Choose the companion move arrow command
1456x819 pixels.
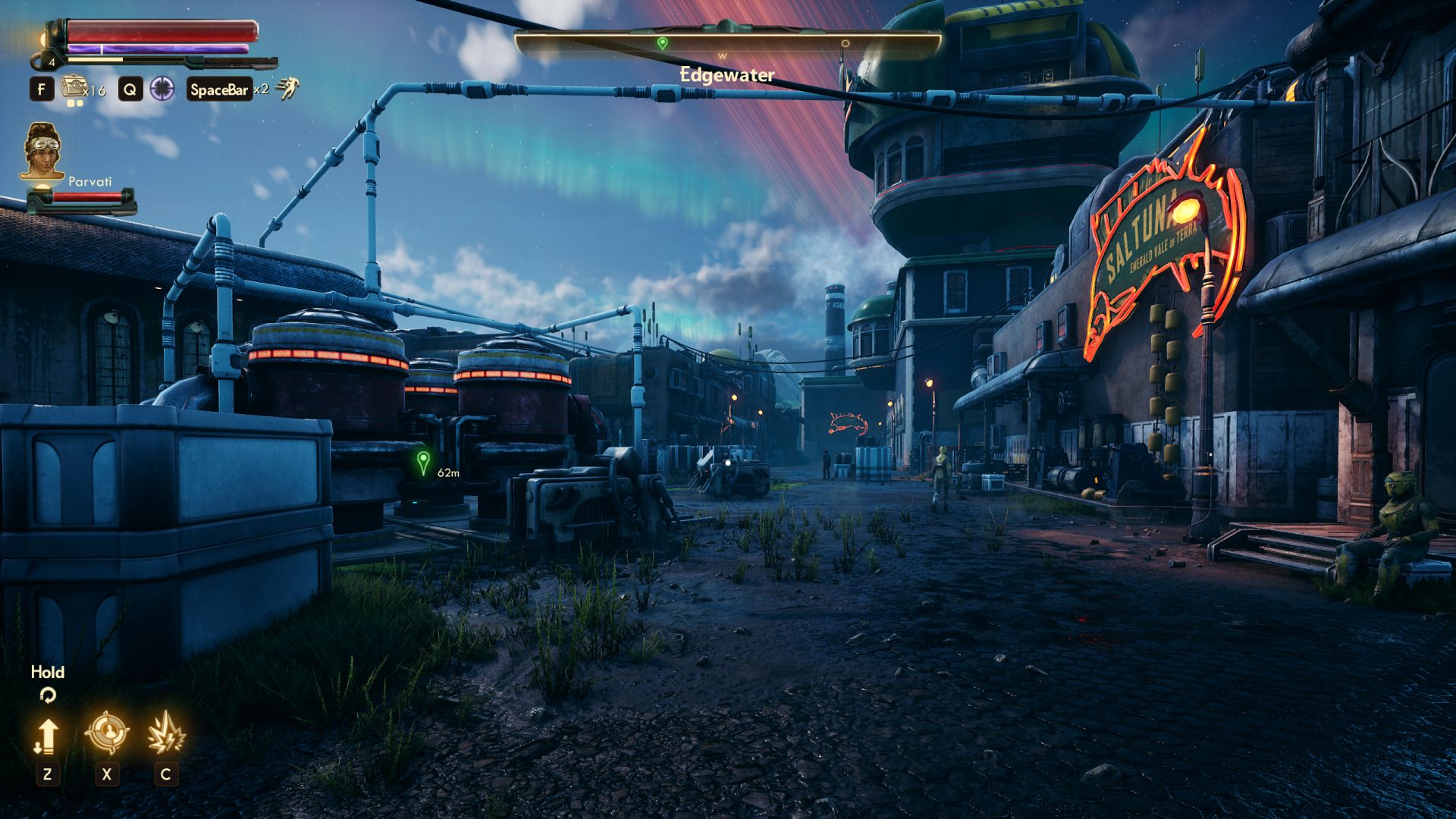point(47,736)
